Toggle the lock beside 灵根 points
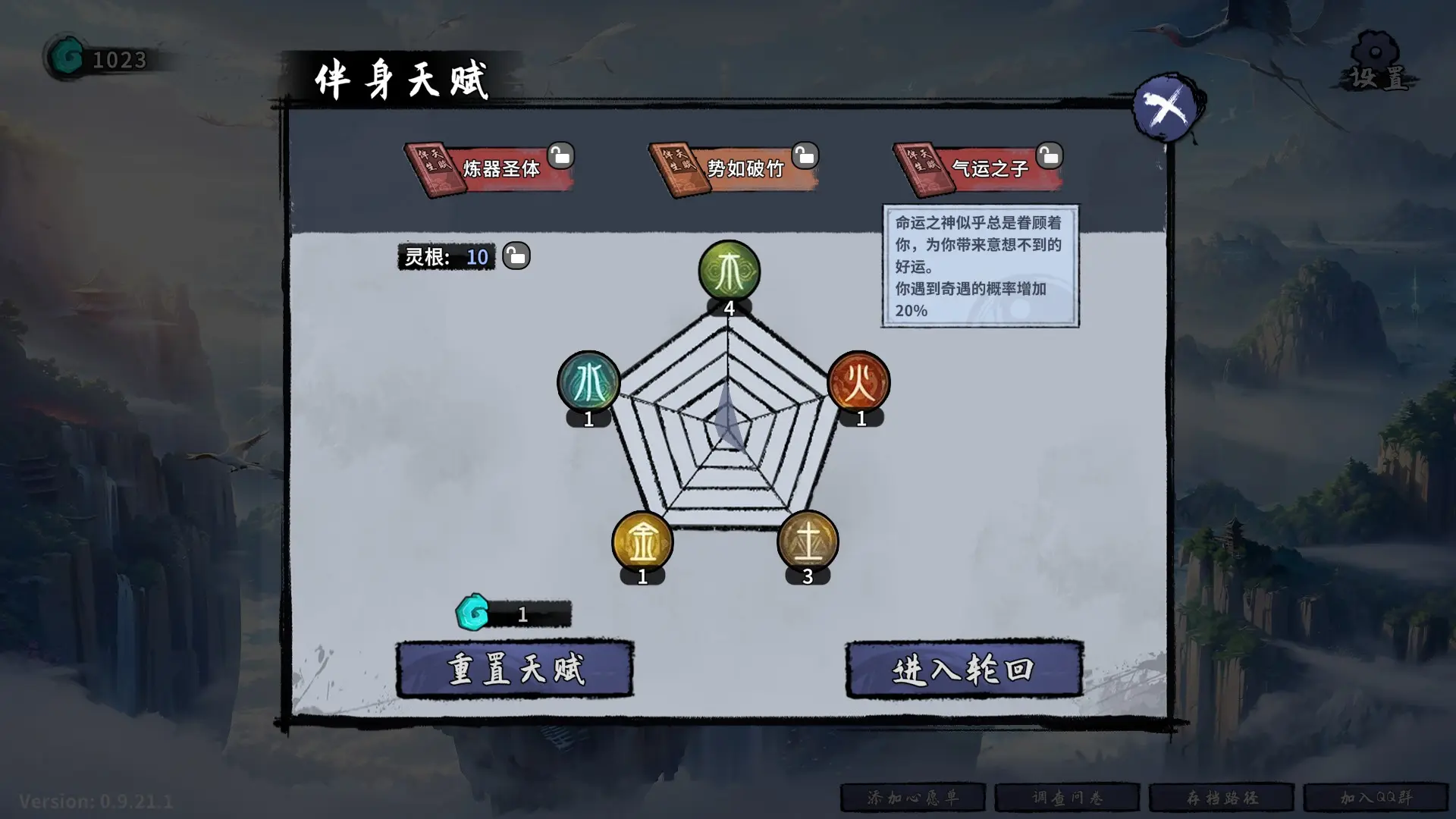The height and width of the screenshot is (819, 1456). click(516, 256)
